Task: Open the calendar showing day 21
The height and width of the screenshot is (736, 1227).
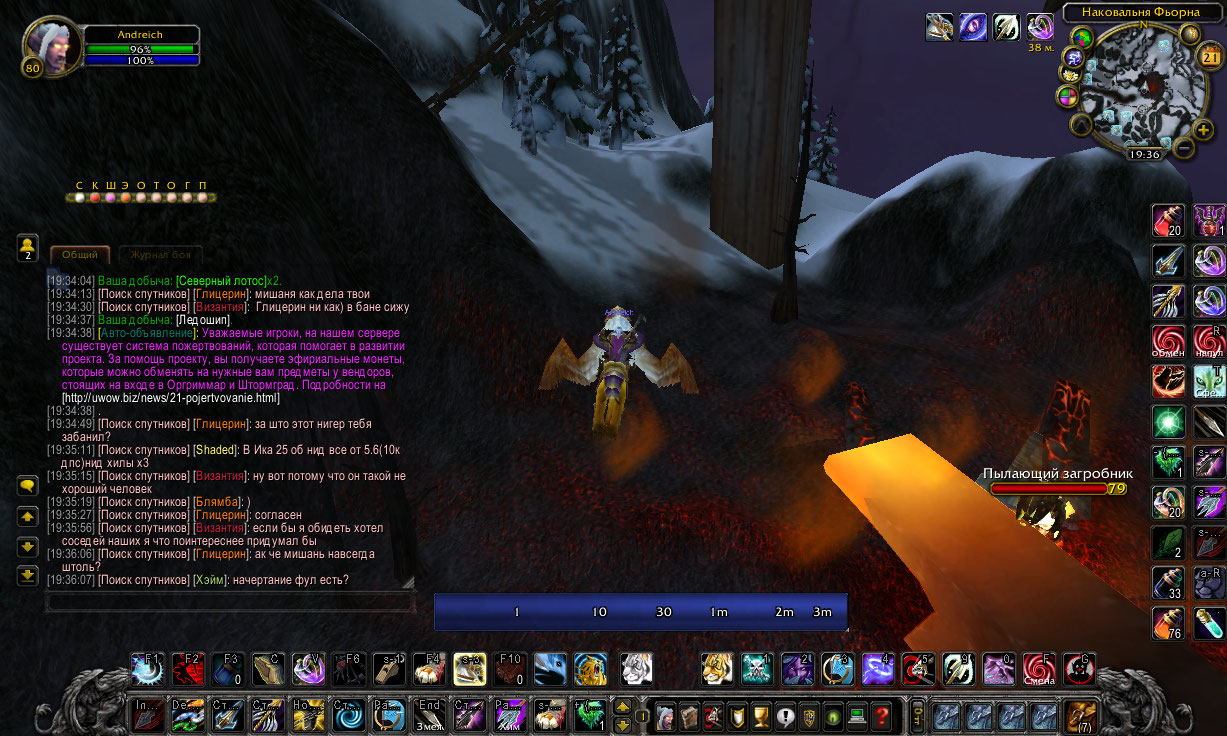Action: pyautogui.click(x=1210, y=57)
